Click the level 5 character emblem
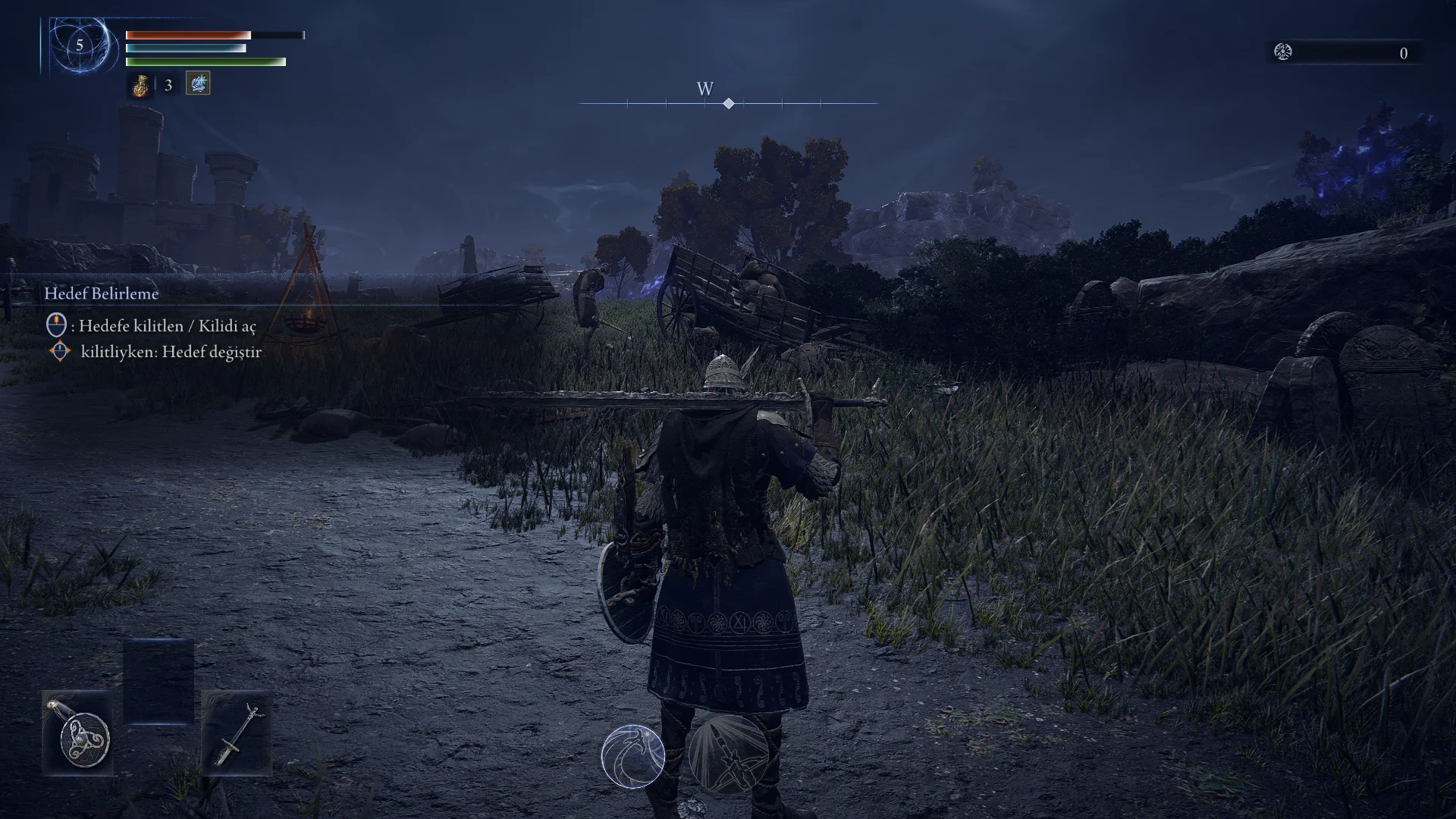 coord(80,45)
